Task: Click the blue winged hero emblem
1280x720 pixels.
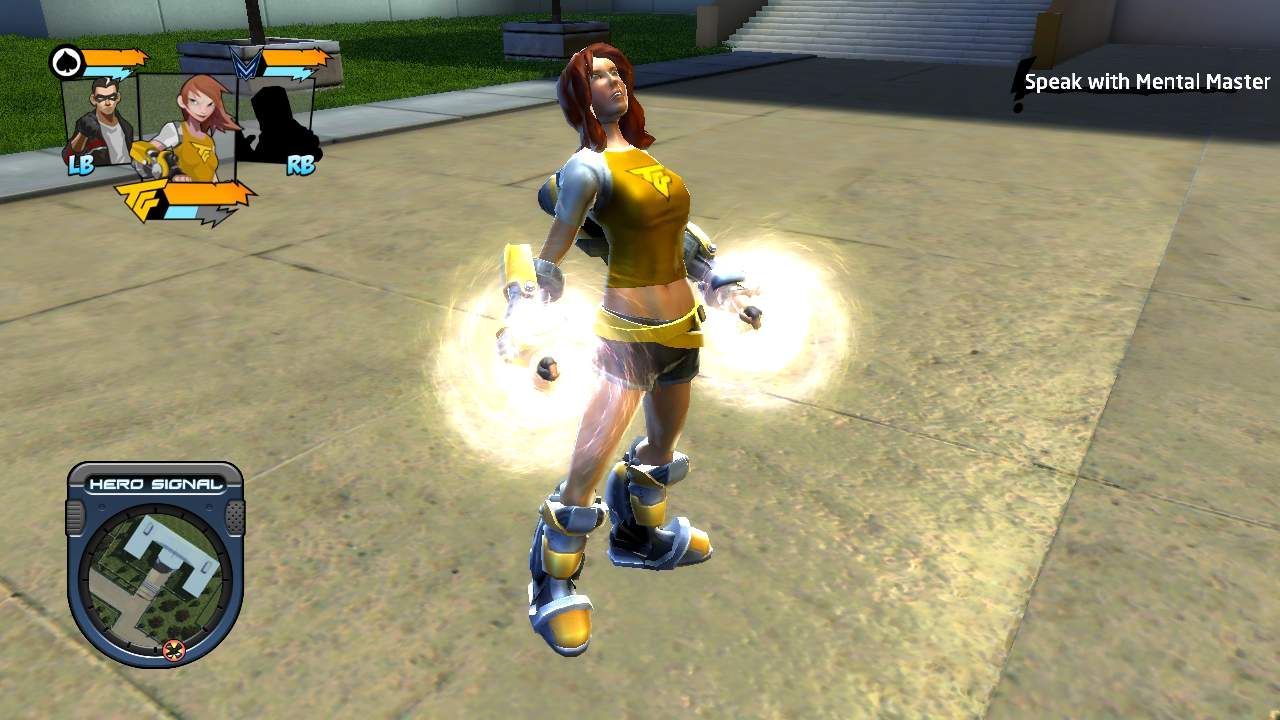Action: pos(244,63)
